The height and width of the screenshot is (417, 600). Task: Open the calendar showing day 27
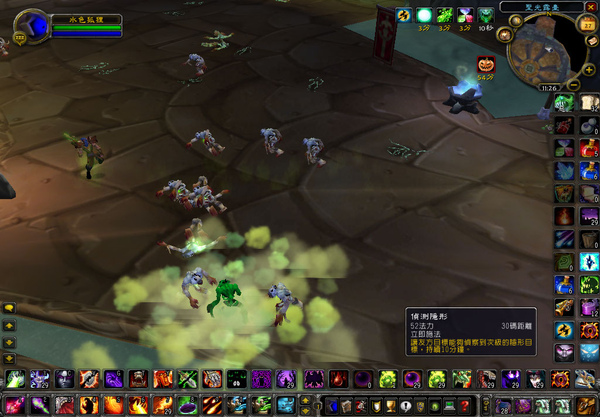coord(586,25)
